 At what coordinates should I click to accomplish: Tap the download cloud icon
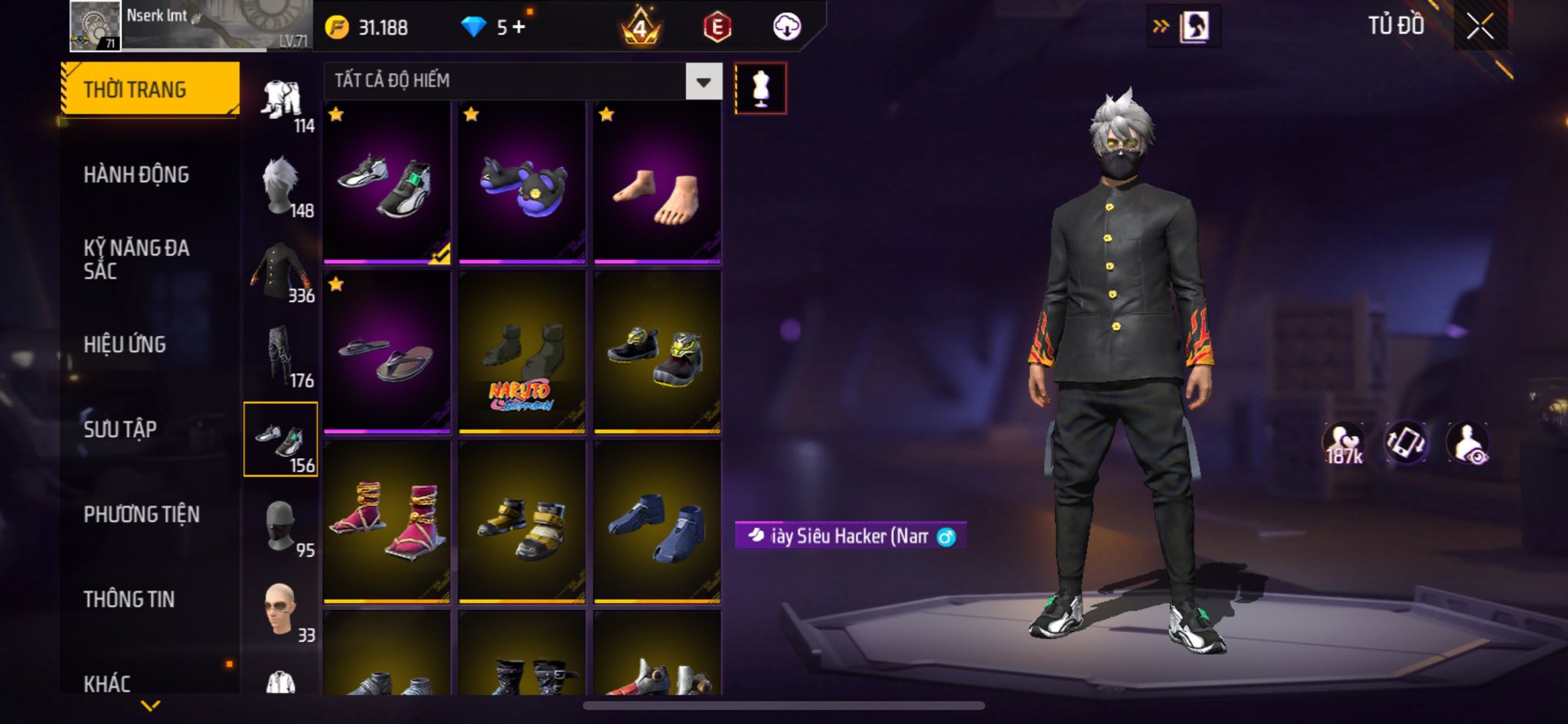(786, 28)
